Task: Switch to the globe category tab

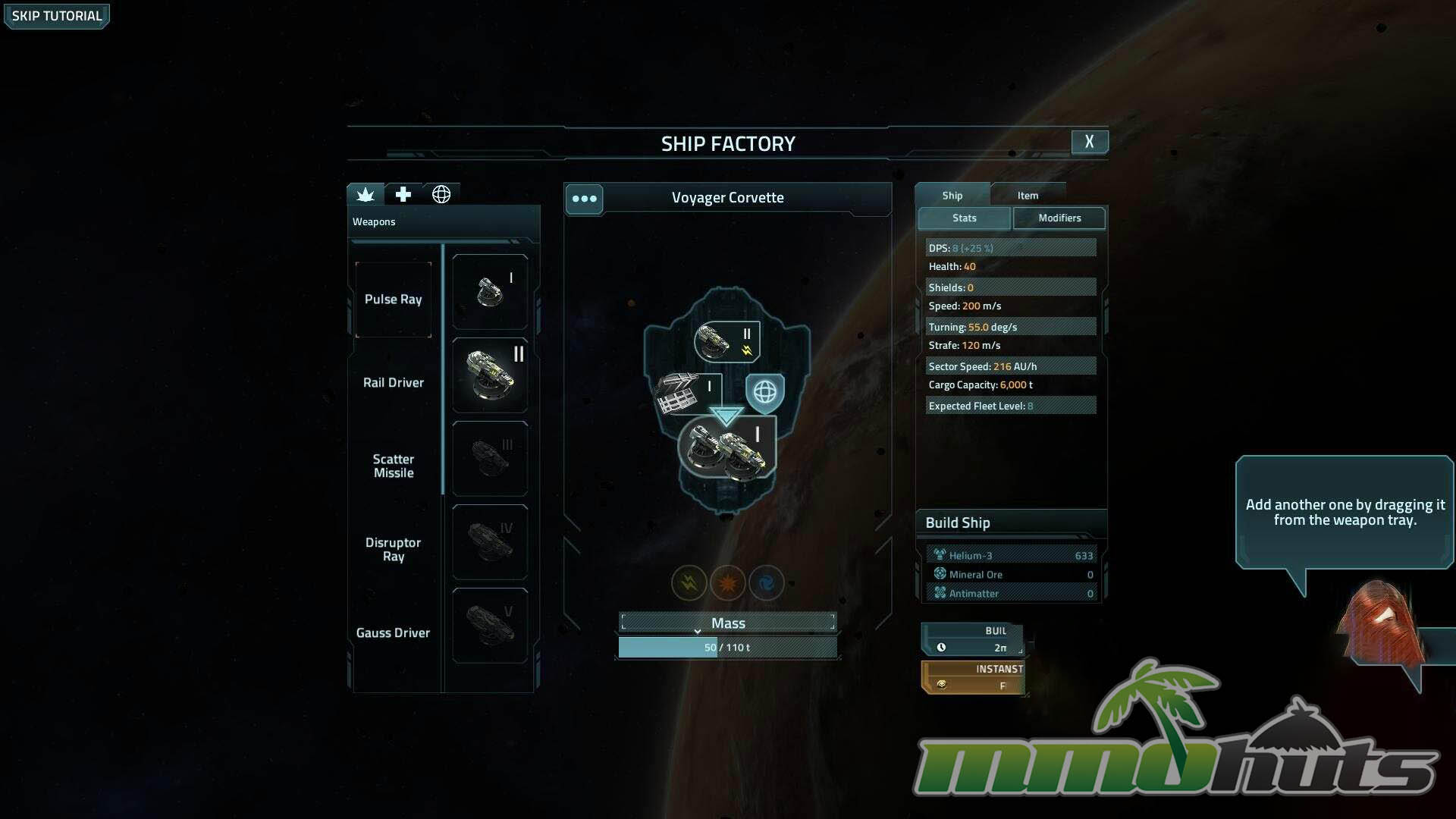Action: [x=441, y=195]
